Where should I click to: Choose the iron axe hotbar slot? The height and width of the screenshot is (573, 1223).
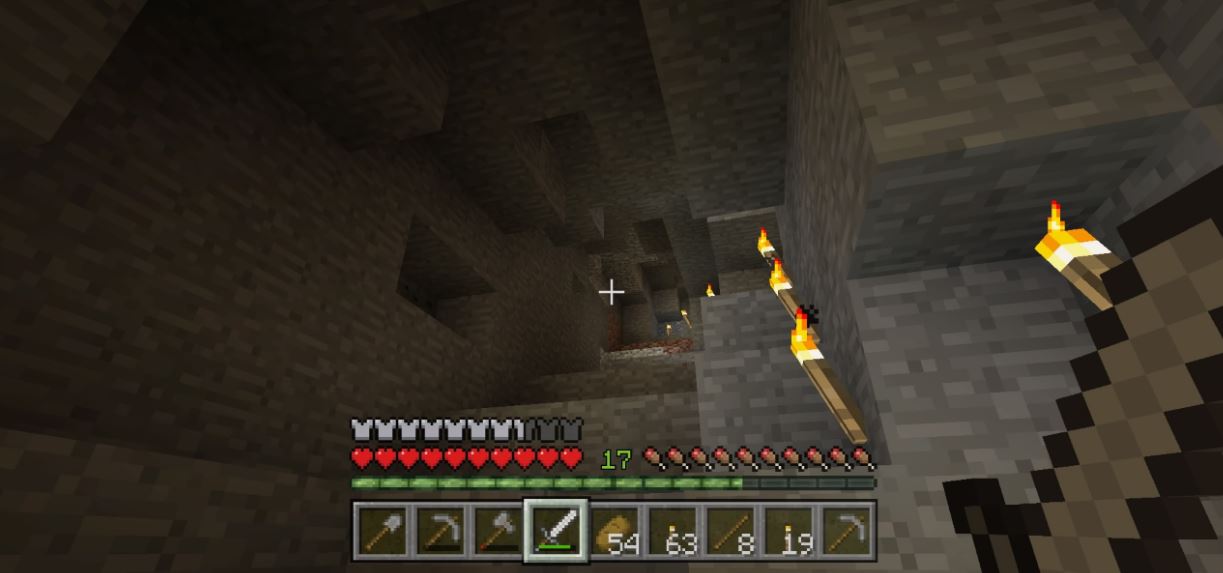497,530
